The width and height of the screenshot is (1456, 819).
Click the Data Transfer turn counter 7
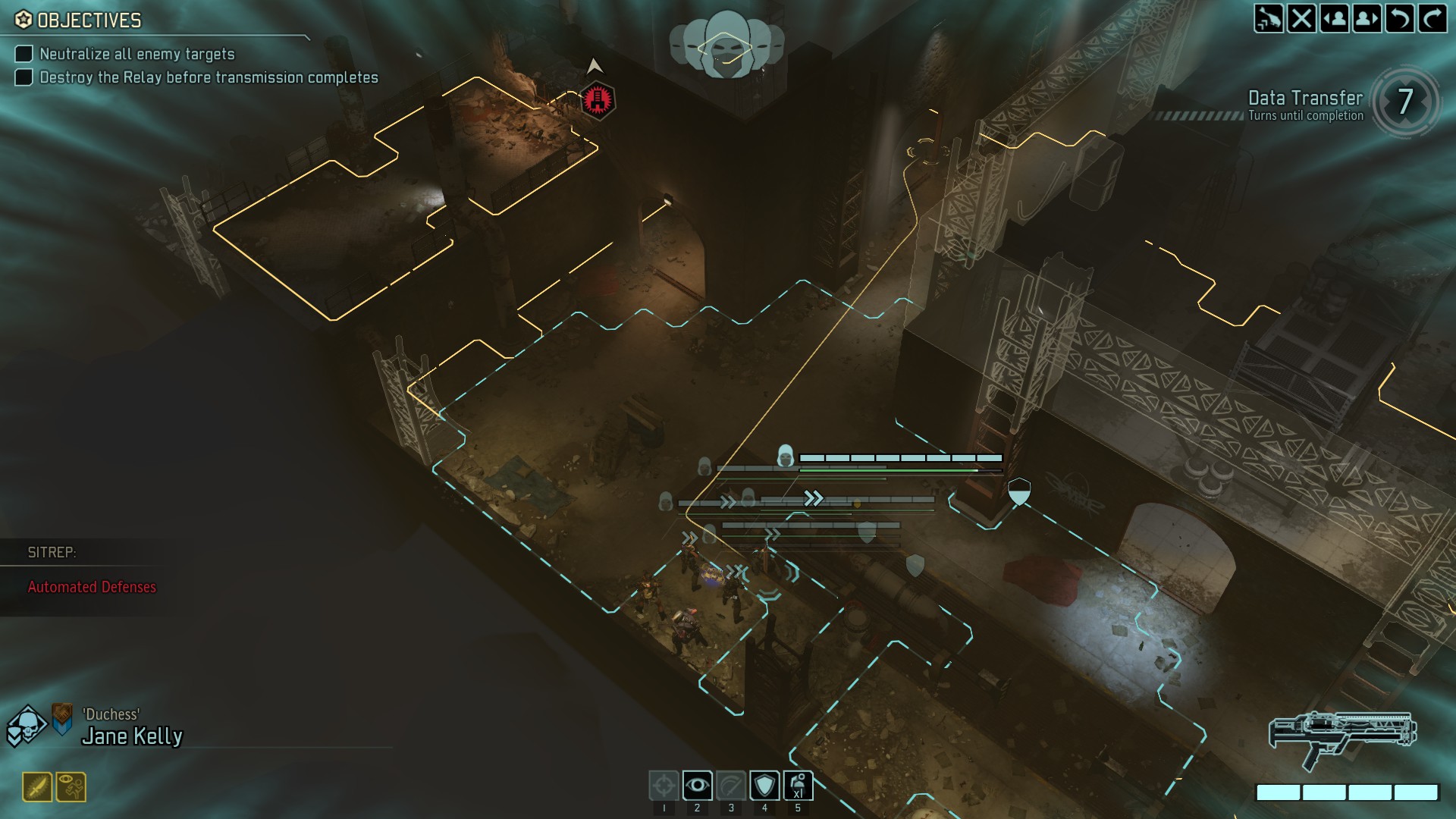pyautogui.click(x=1407, y=102)
